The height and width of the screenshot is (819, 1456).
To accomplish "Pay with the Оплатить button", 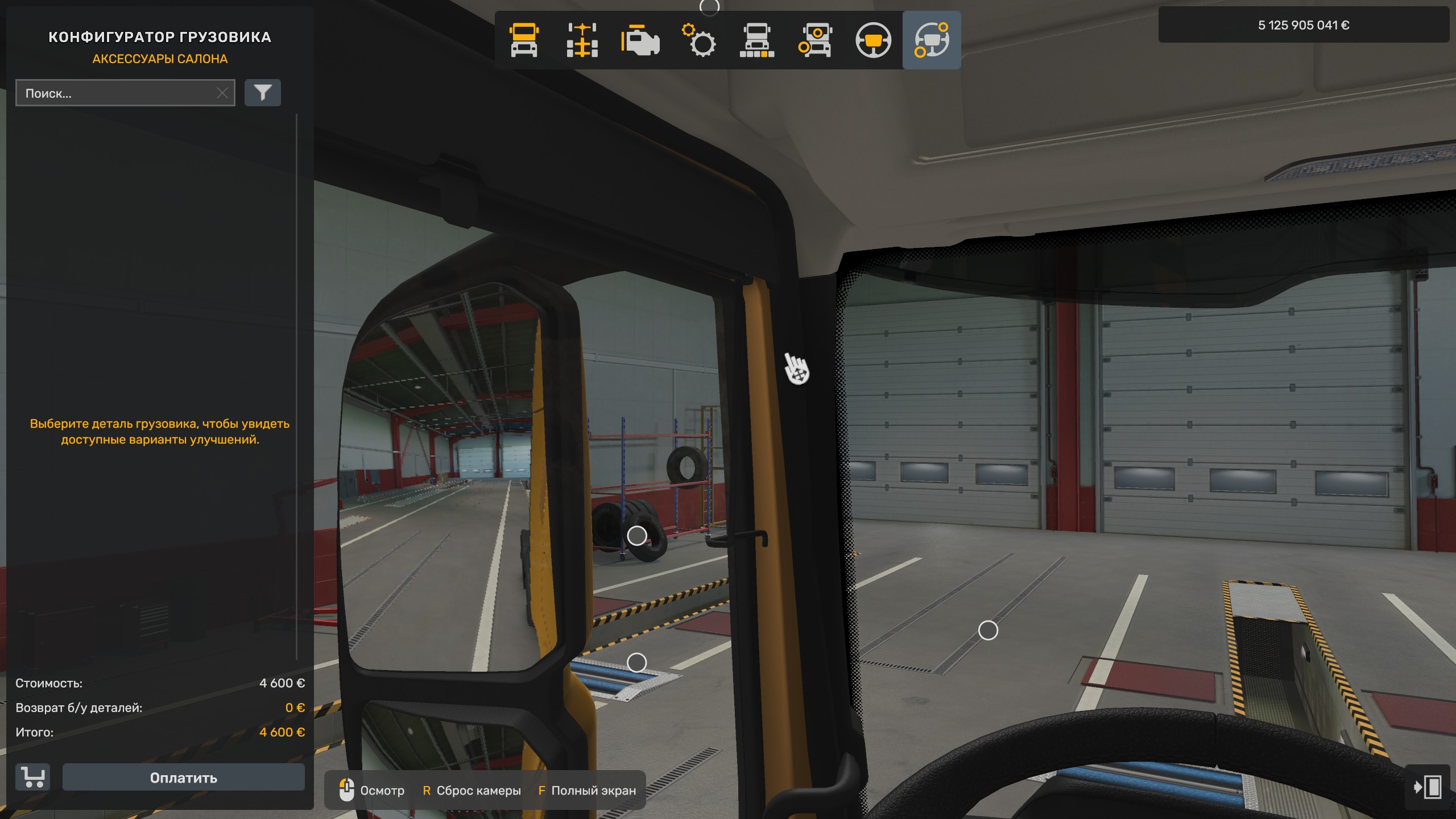I will point(183,777).
